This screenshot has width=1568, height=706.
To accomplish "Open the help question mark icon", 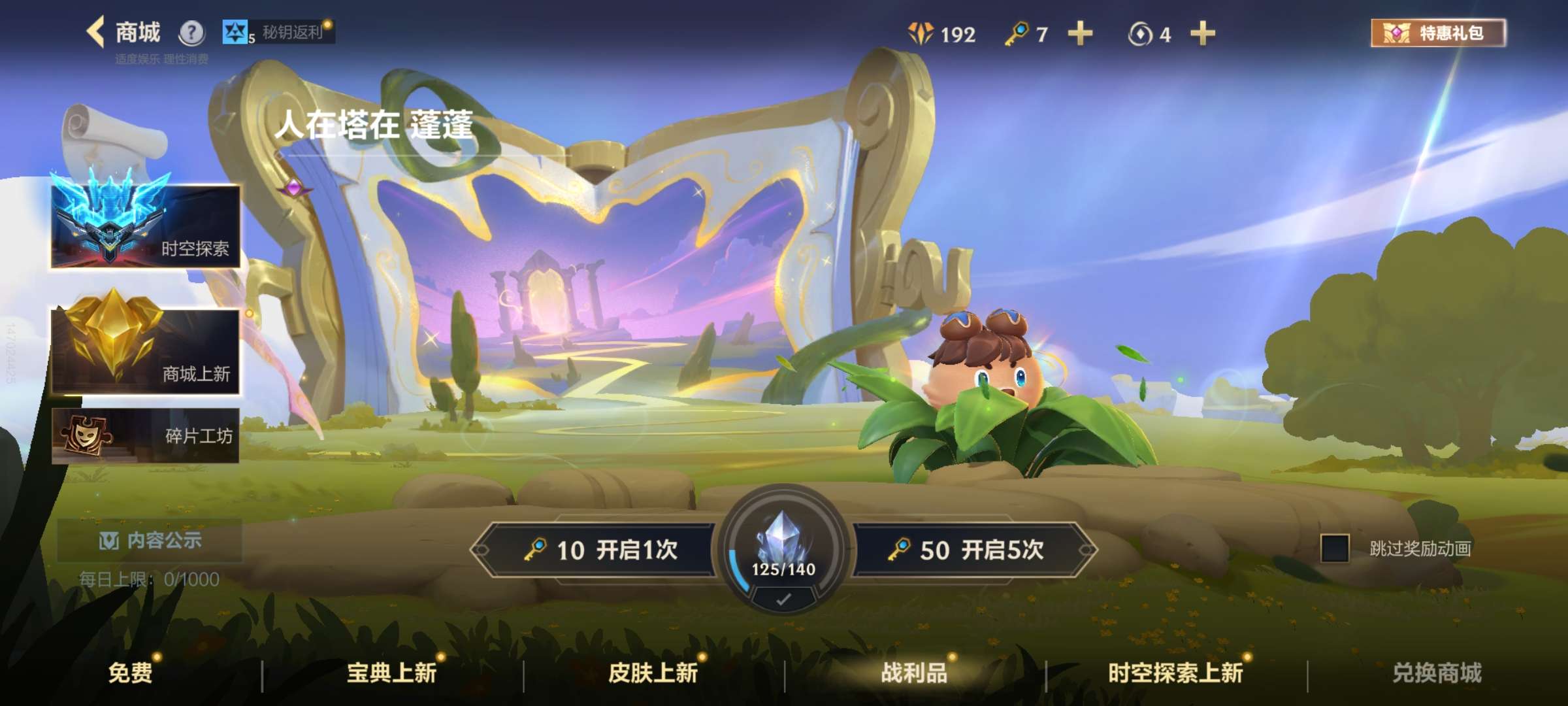I will point(189,31).
